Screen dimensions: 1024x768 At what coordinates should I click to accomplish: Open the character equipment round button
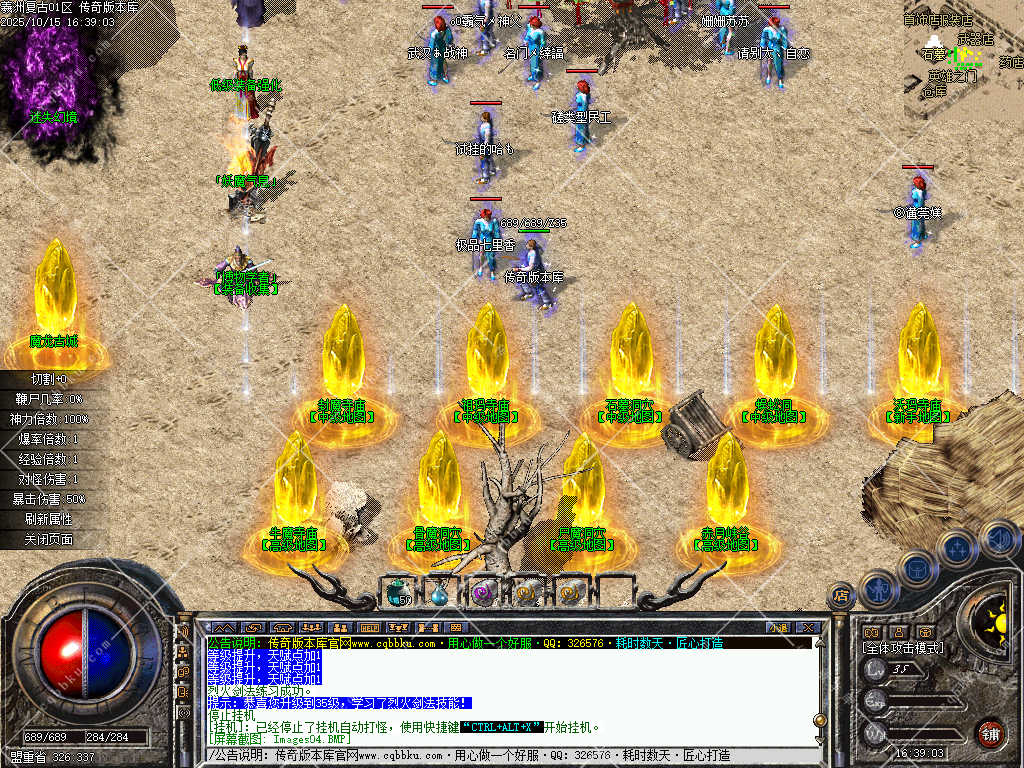point(878,589)
